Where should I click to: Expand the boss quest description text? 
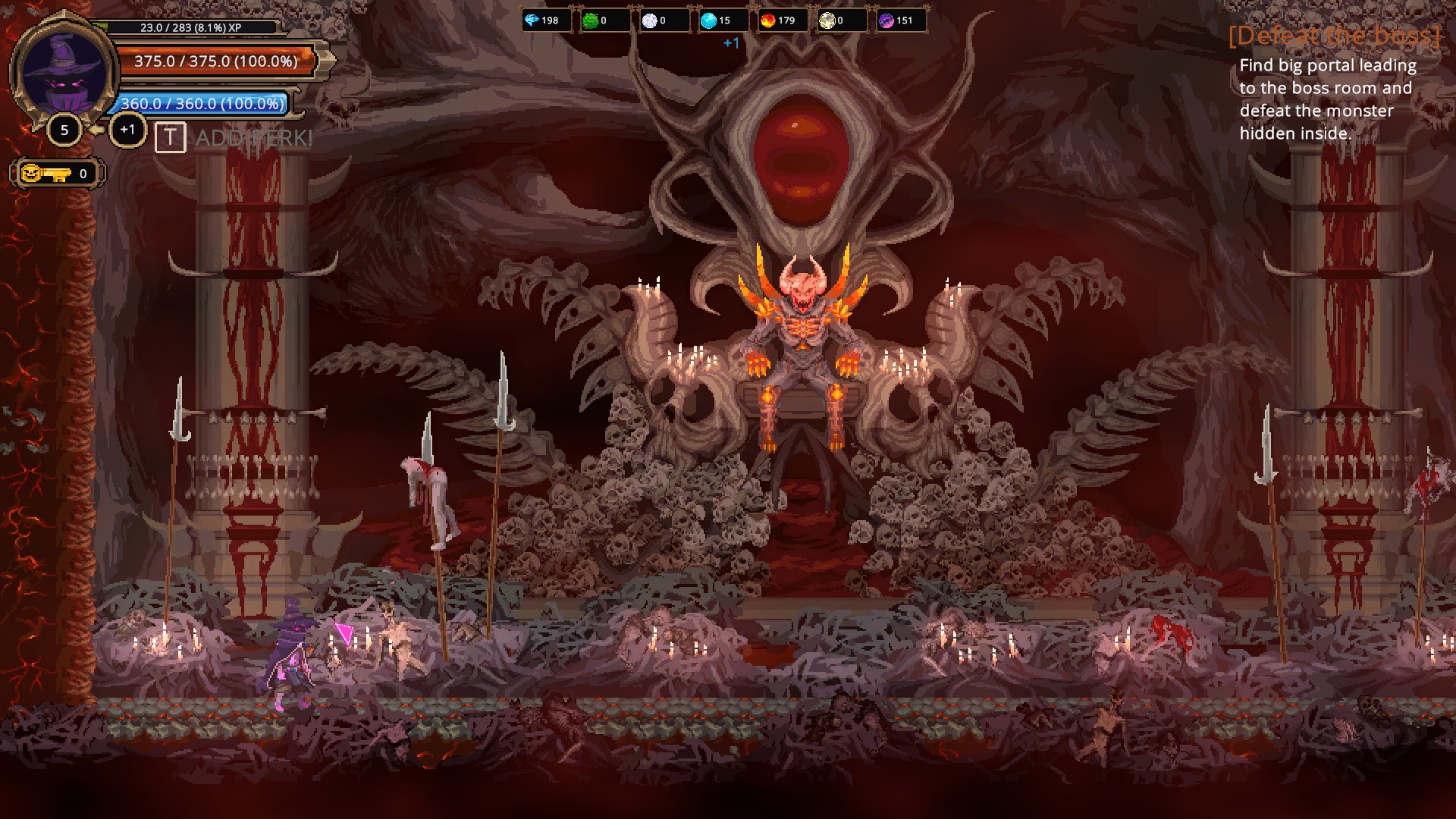[x=1326, y=99]
